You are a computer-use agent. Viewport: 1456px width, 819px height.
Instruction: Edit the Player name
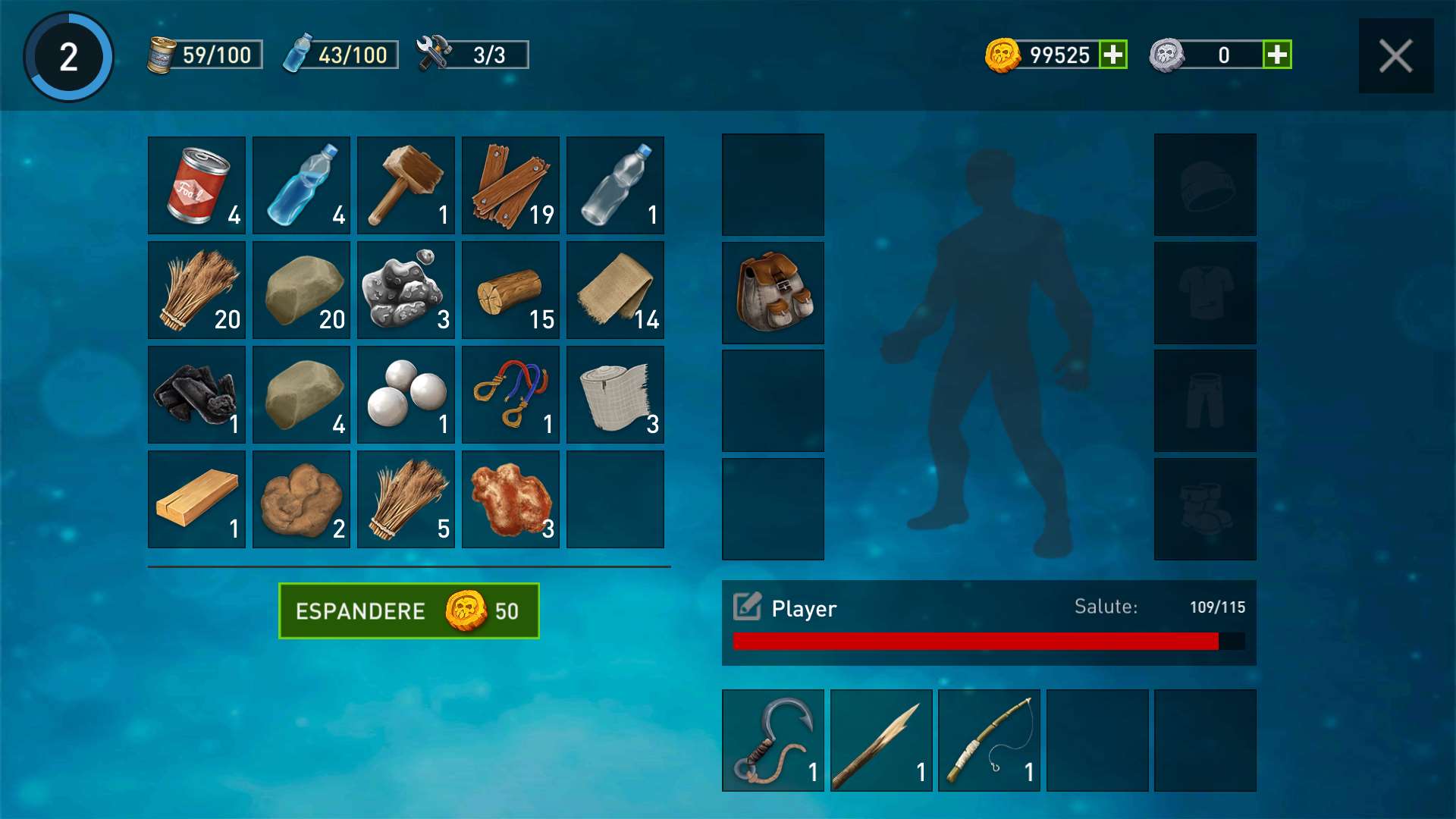tap(747, 607)
